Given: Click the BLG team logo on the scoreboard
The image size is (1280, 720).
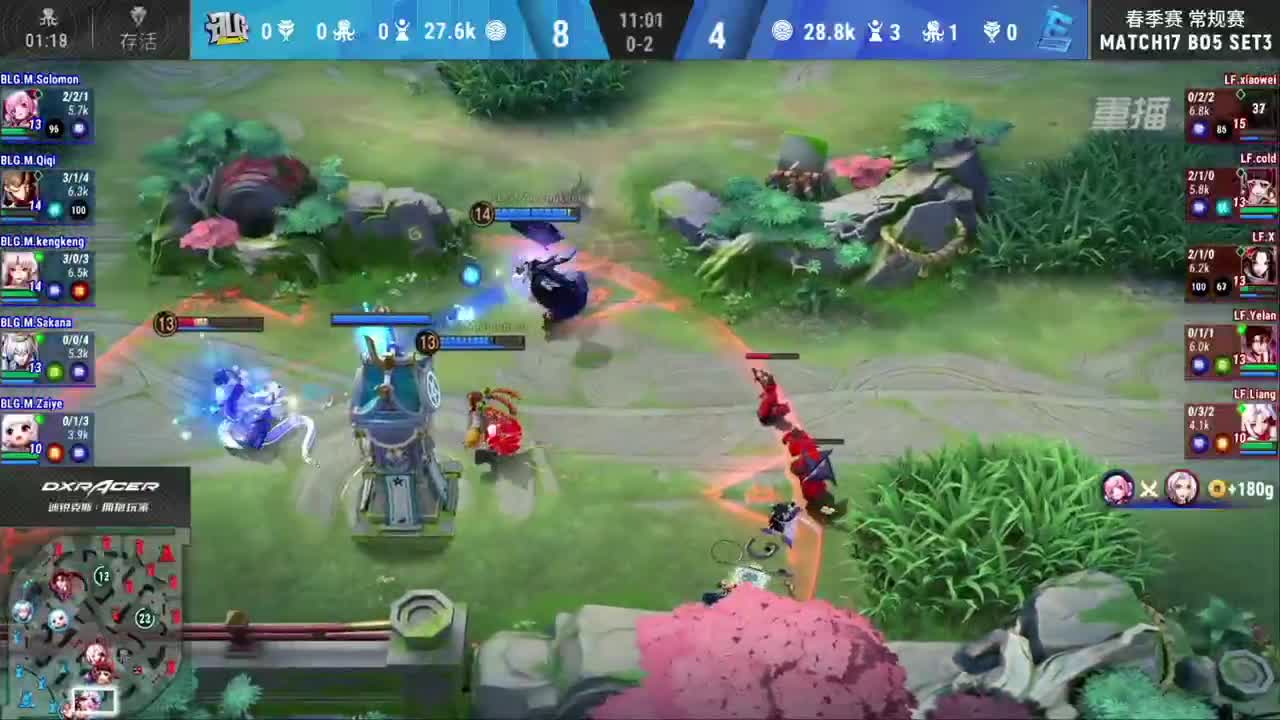Looking at the screenshot, I should click(230, 30).
